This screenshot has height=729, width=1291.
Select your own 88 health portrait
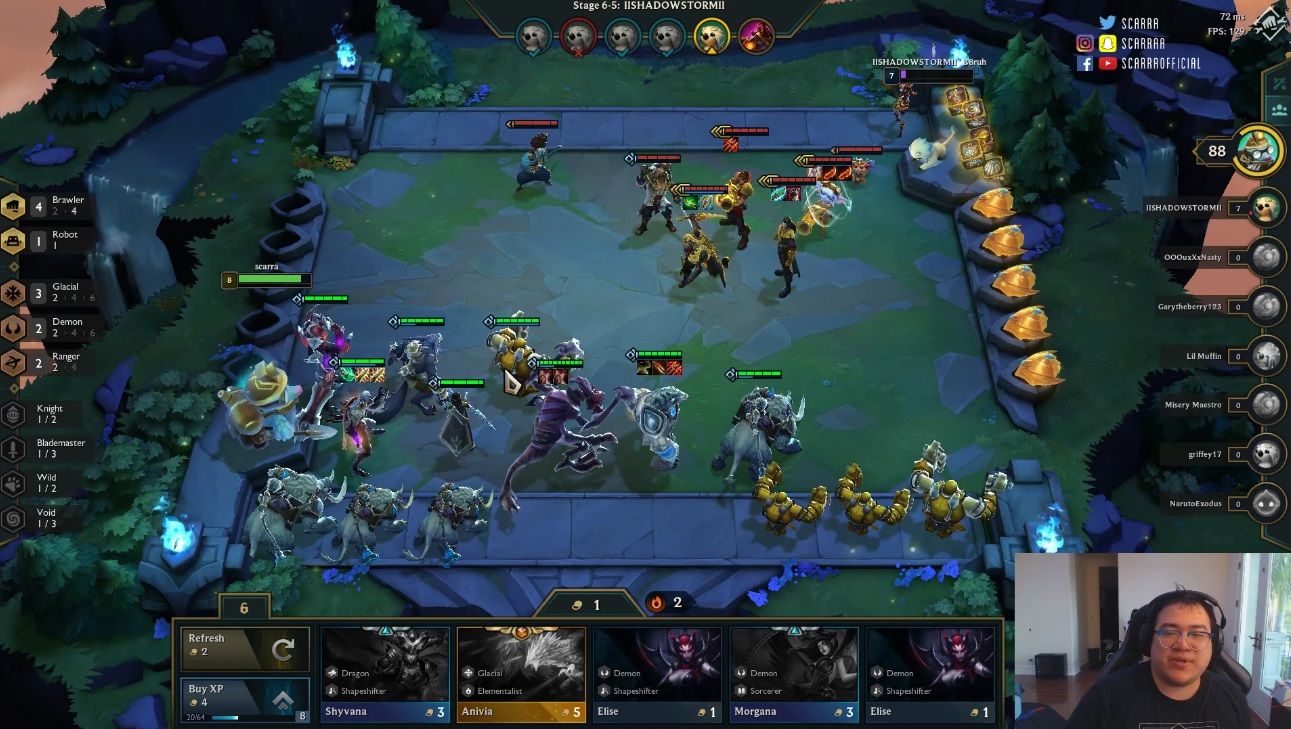pyautogui.click(x=1257, y=152)
